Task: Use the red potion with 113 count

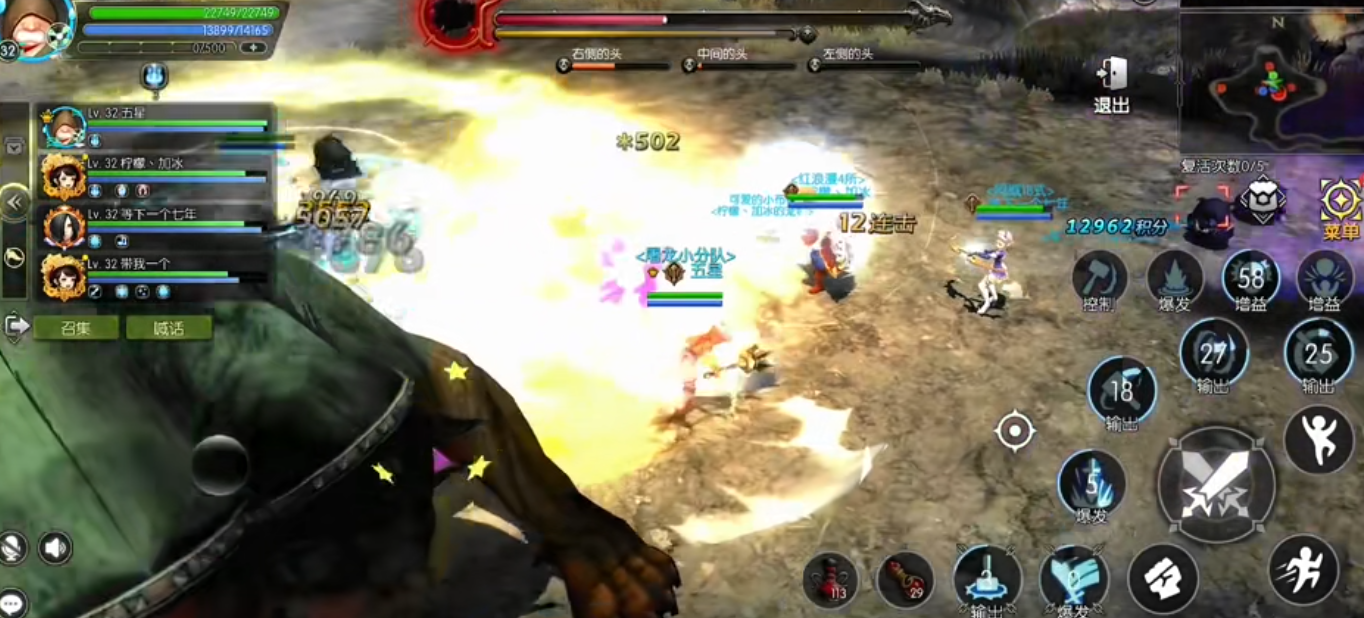Action: point(830,580)
